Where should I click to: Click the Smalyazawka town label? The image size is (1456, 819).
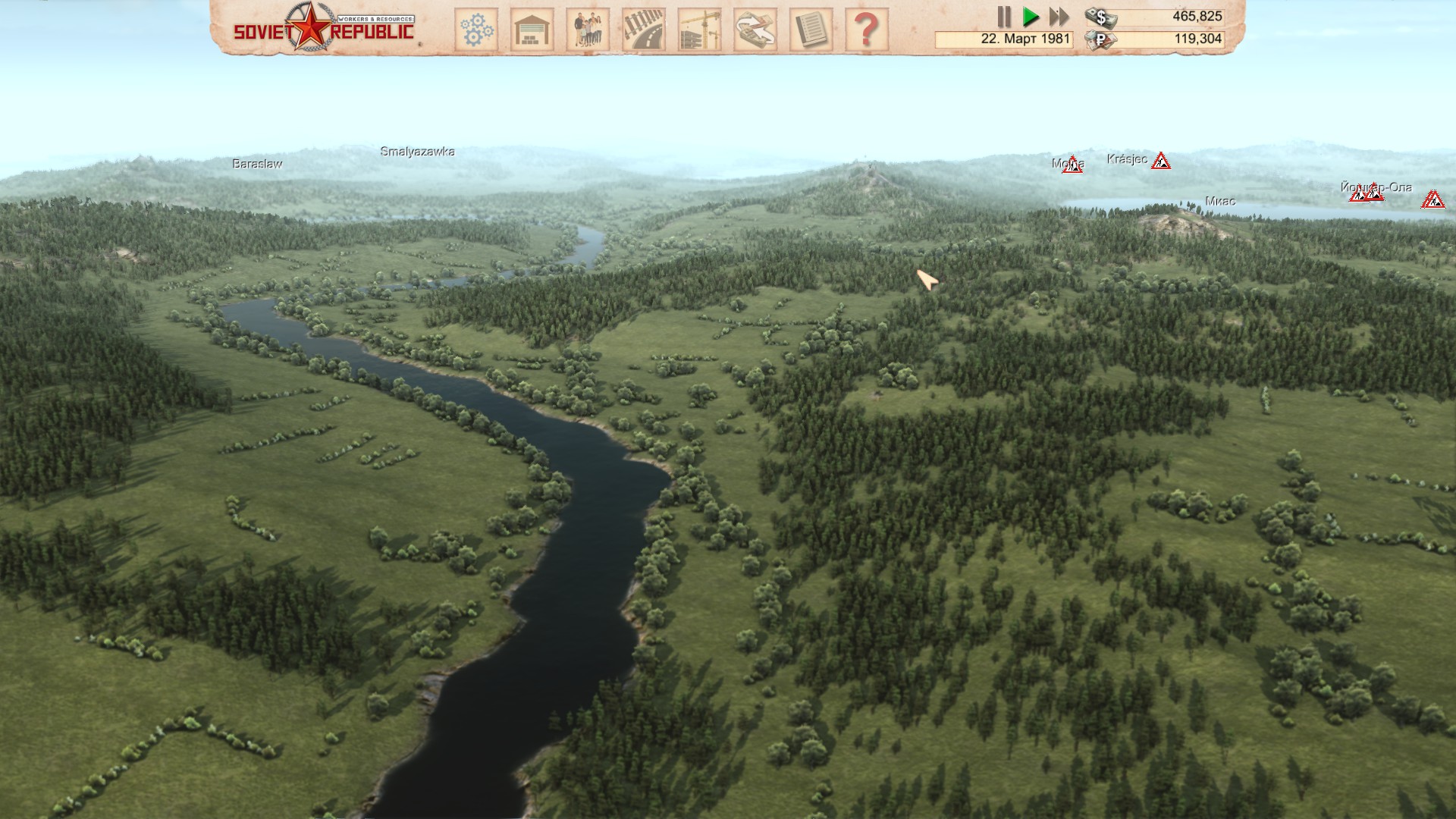(417, 152)
